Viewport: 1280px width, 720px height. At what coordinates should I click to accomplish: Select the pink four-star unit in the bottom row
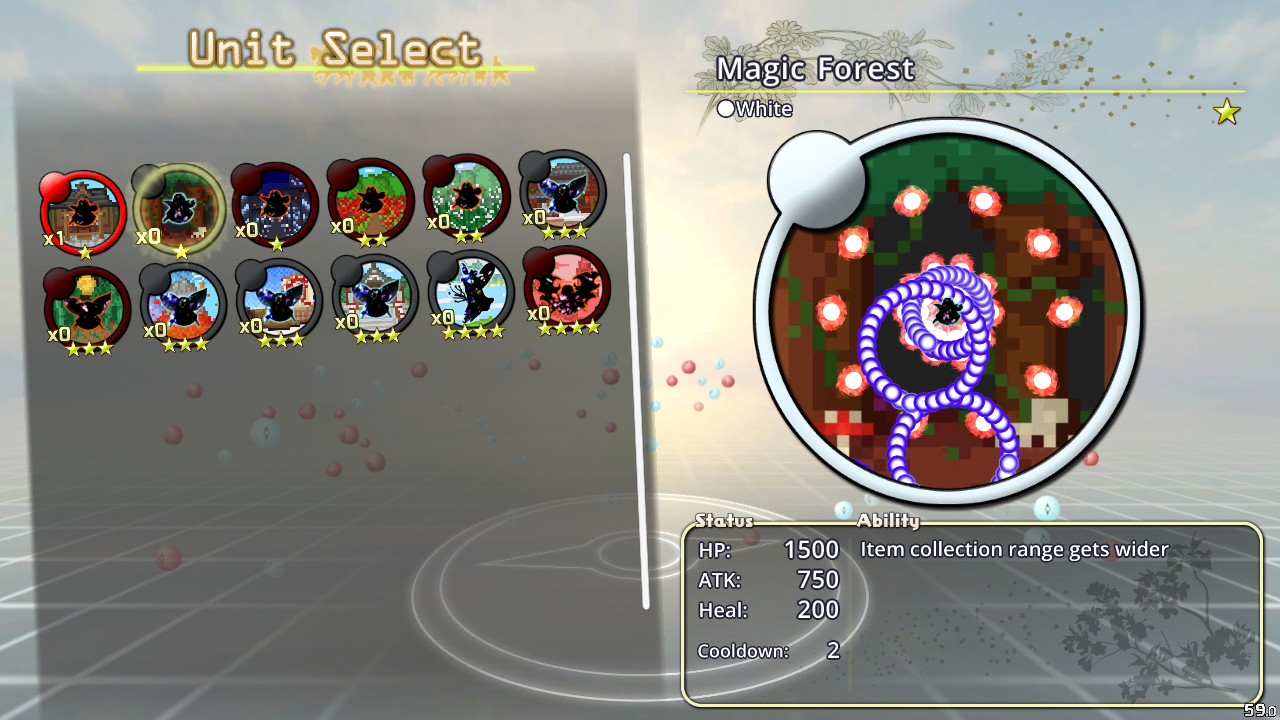(563, 300)
